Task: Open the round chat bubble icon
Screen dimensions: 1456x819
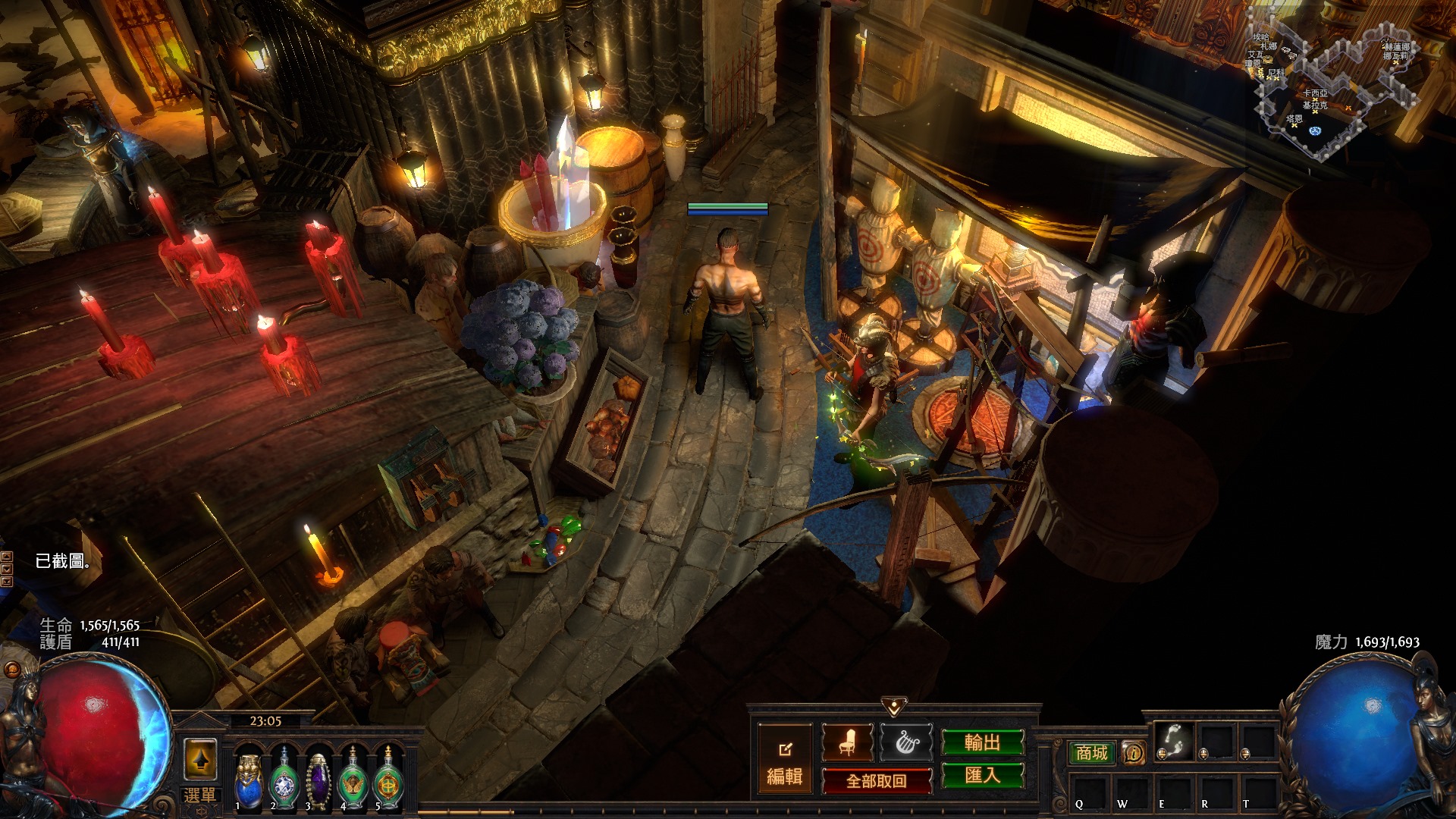Action: point(11,670)
